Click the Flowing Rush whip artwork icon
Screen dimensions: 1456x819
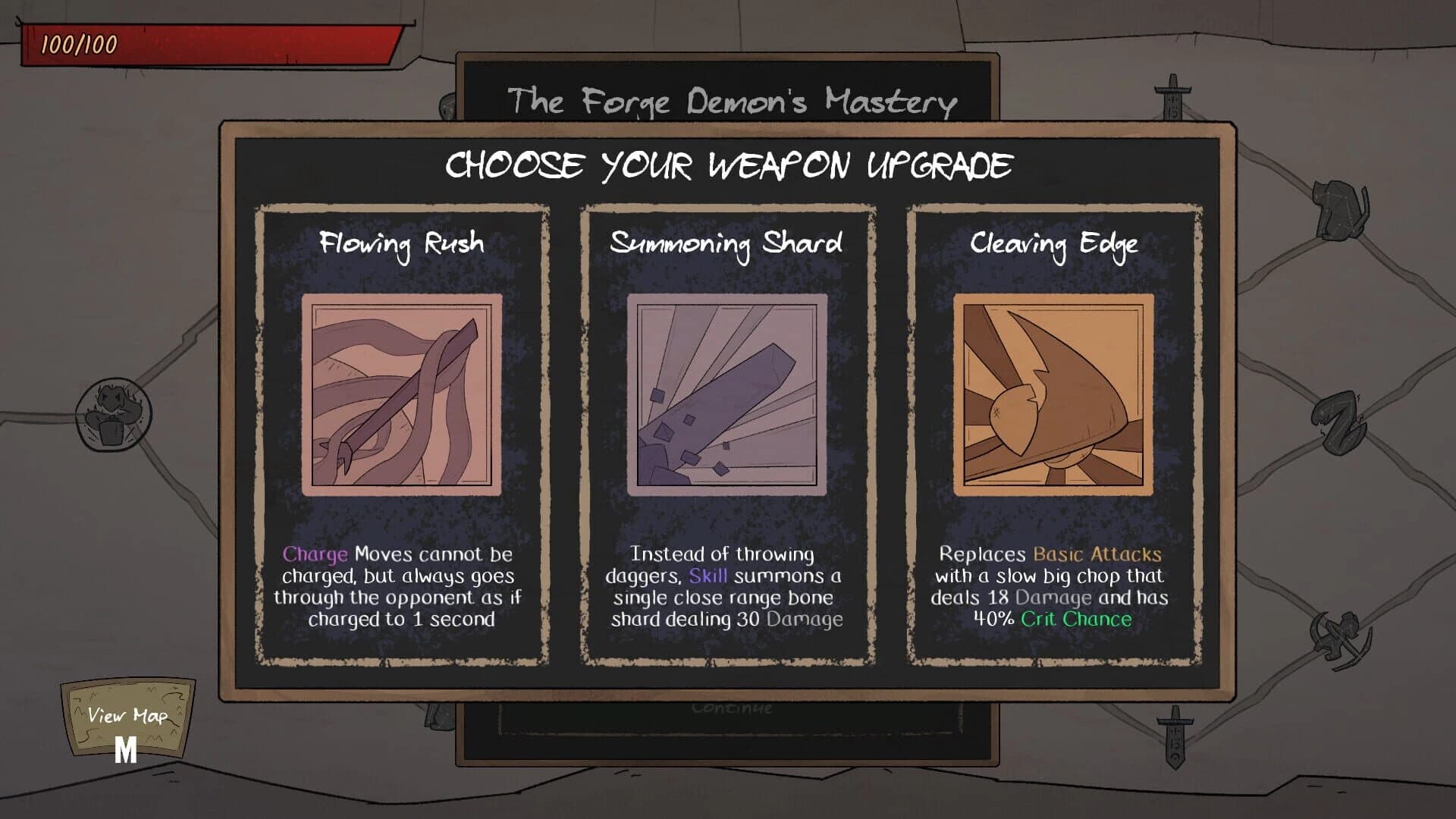pos(400,394)
